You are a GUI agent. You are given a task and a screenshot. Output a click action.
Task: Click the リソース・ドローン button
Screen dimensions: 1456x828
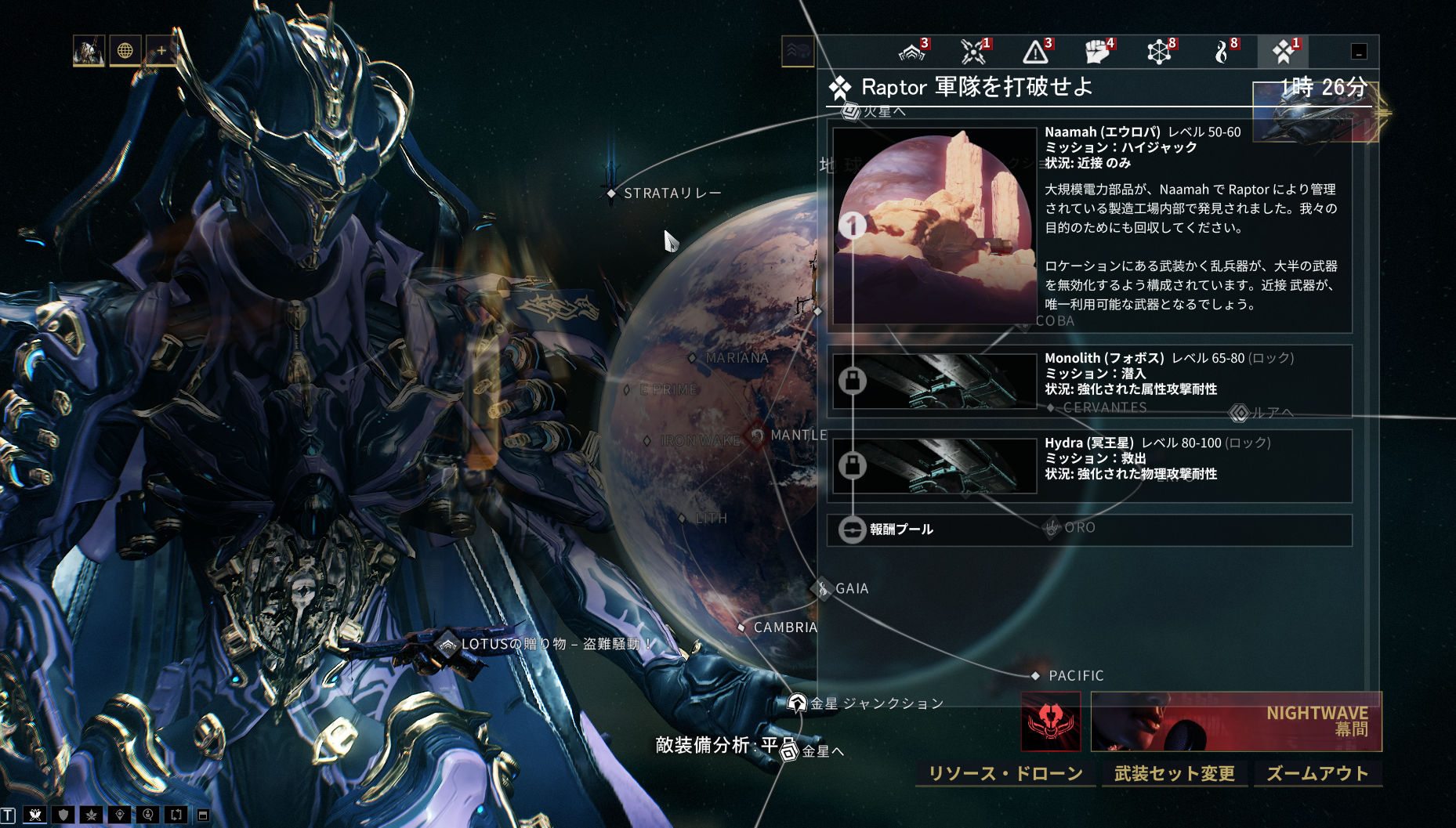(1005, 773)
